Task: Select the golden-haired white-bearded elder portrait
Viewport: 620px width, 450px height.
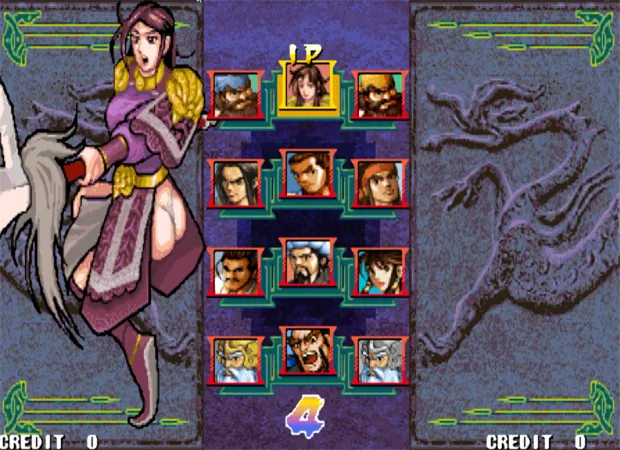Action: click(x=237, y=361)
